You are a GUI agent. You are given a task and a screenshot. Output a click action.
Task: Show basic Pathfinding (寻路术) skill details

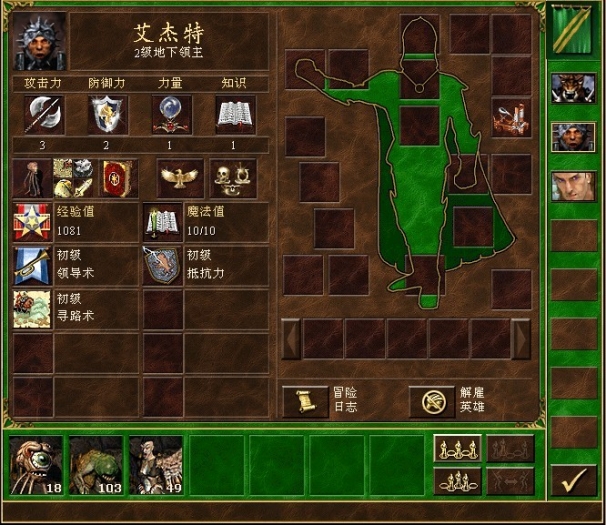point(32,309)
